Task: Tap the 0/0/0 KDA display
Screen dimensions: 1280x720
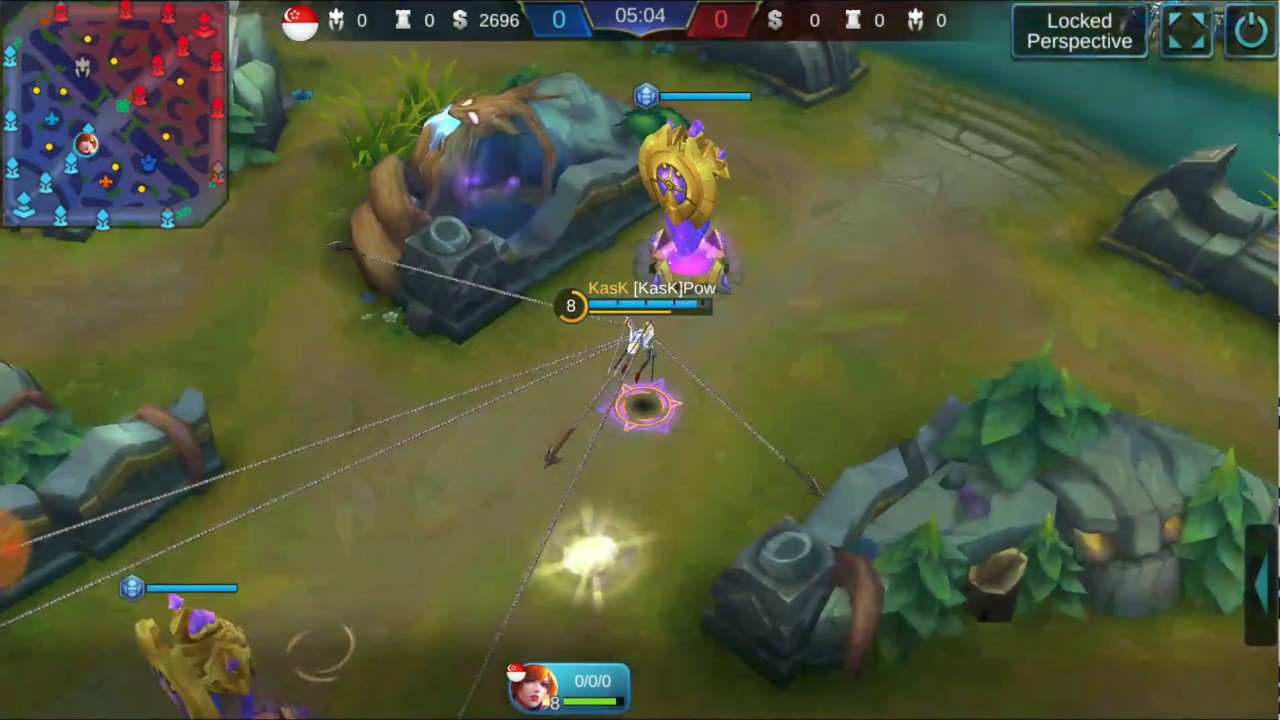Action: 592,681
